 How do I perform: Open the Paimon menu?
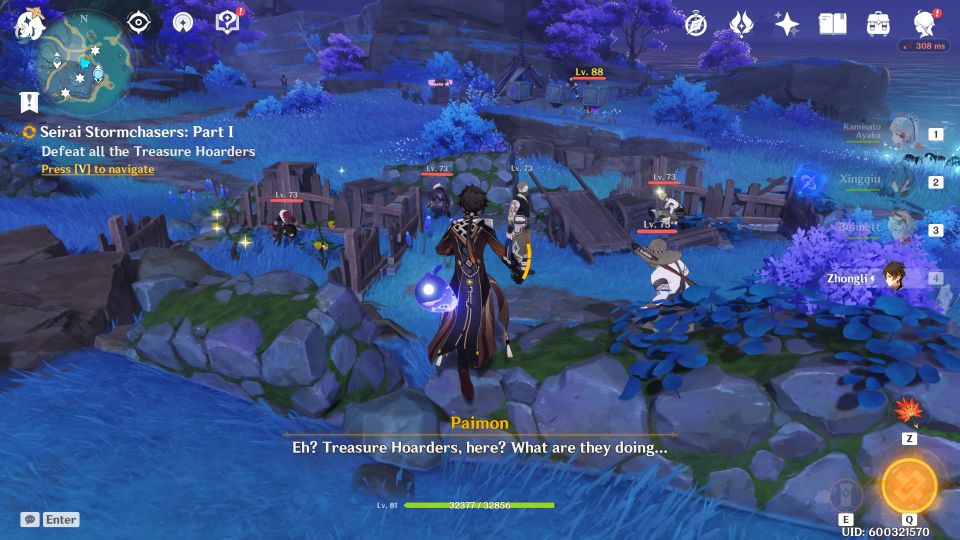26,26
